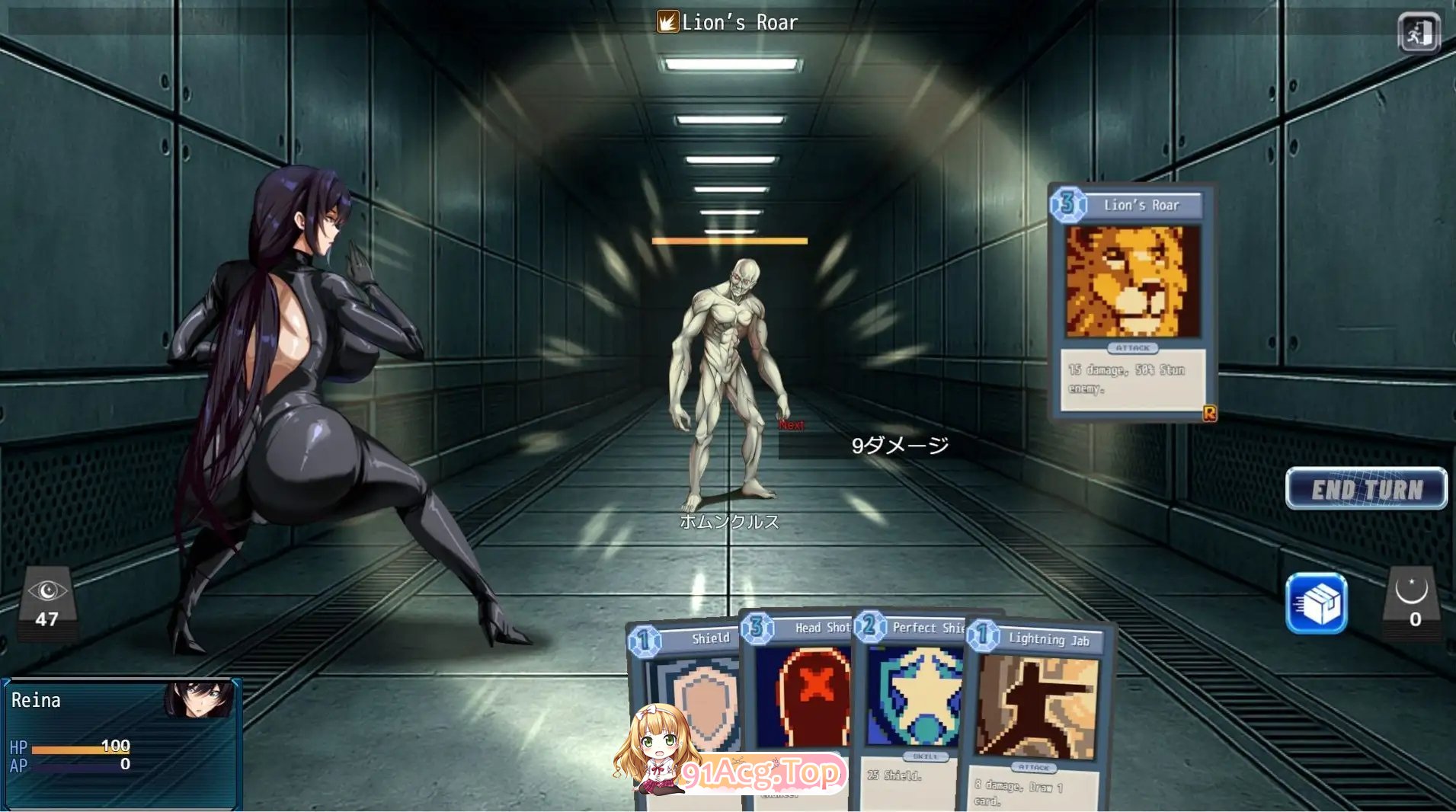Image resolution: width=1456 pixels, height=812 pixels.
Task: Click the escape battle icon
Action: [x=1419, y=33]
